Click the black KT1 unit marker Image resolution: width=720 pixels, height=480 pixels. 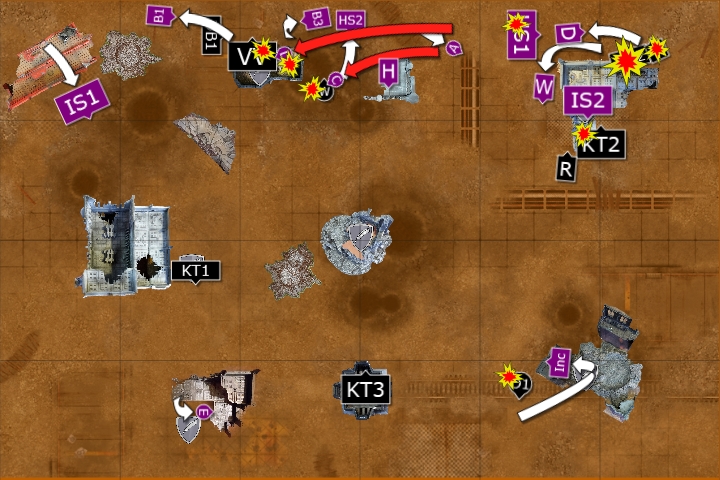[x=195, y=269]
